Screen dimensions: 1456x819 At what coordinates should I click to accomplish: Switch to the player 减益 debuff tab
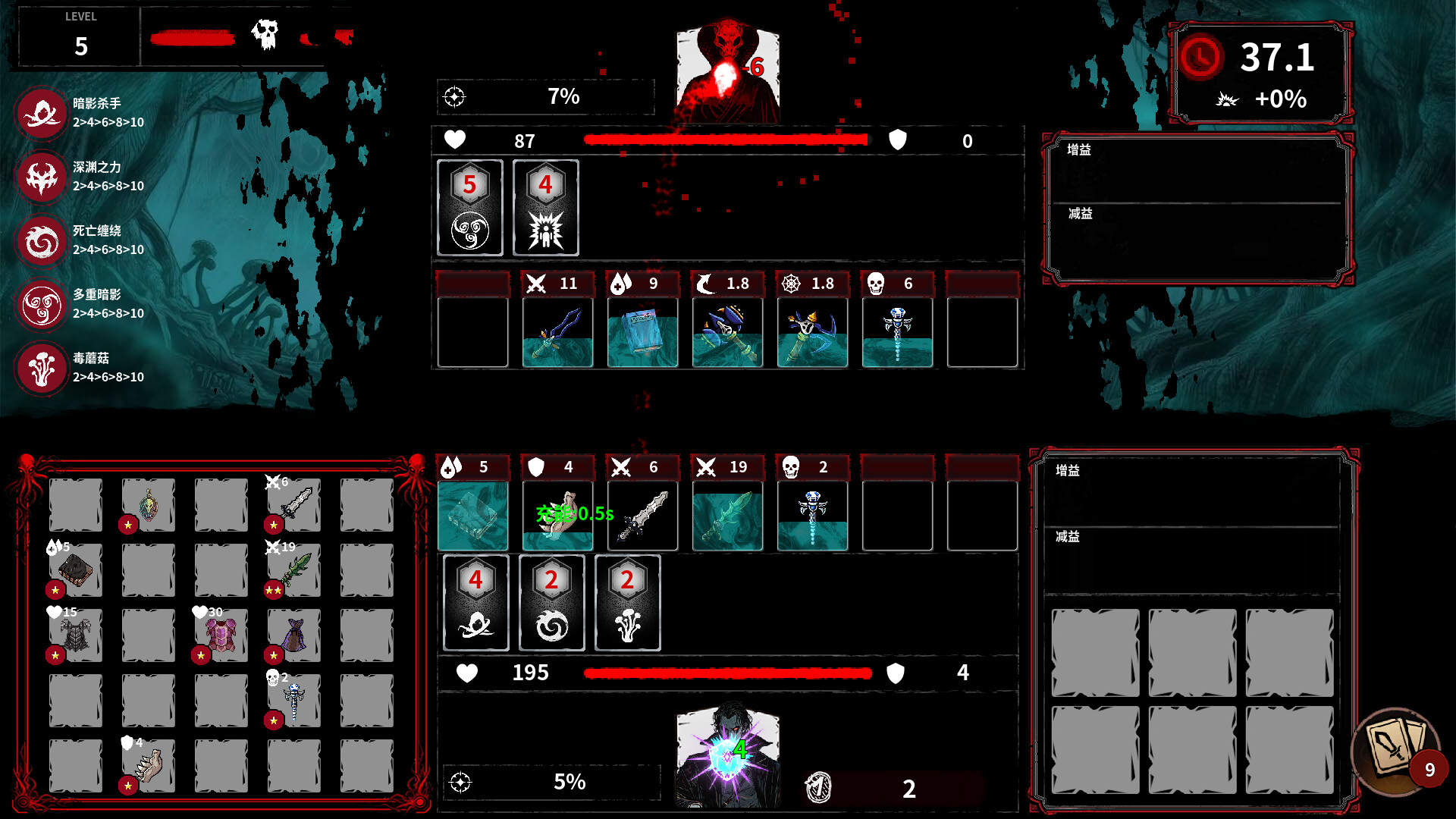[x=1066, y=537]
